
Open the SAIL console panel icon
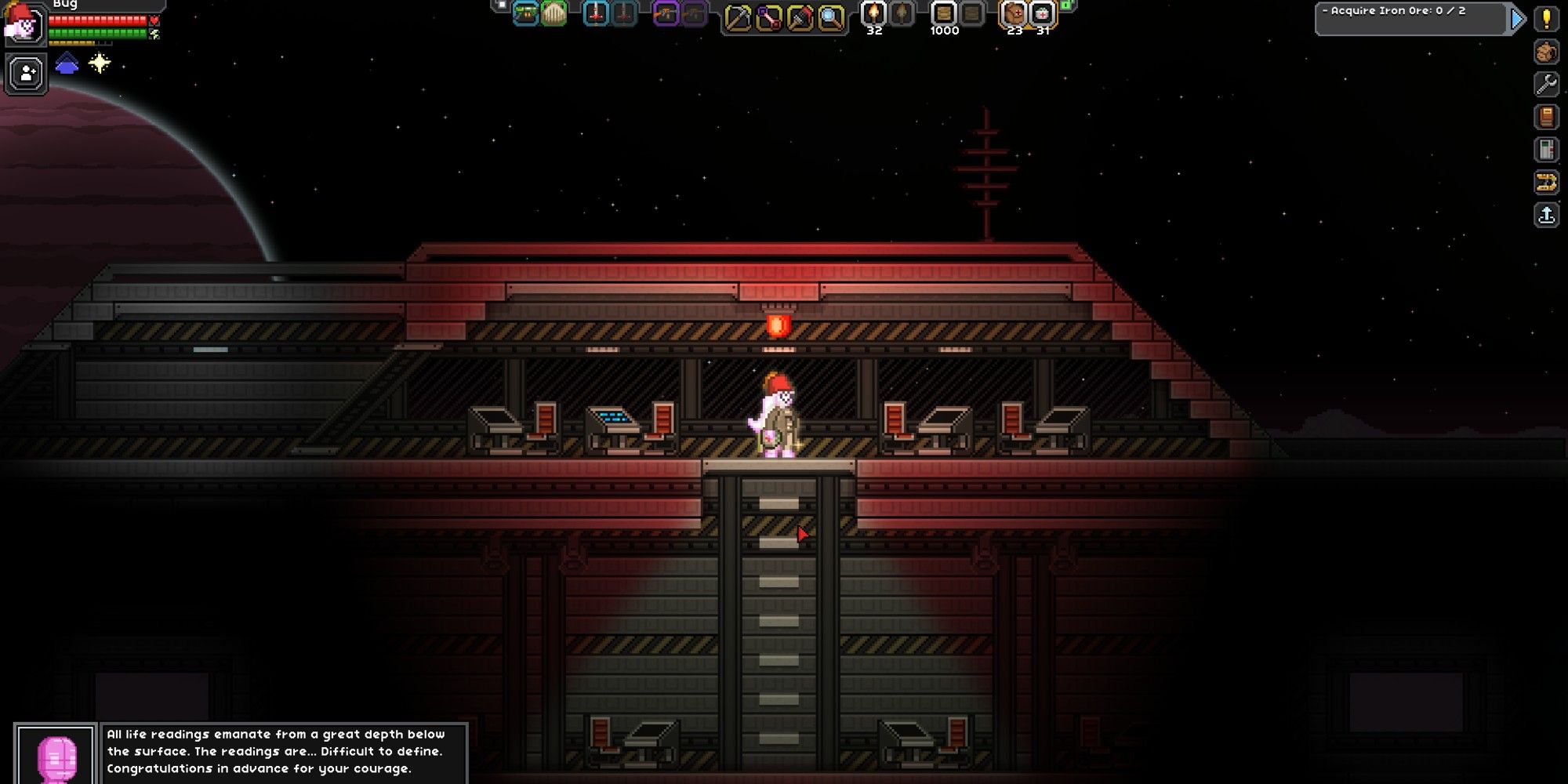[1547, 149]
